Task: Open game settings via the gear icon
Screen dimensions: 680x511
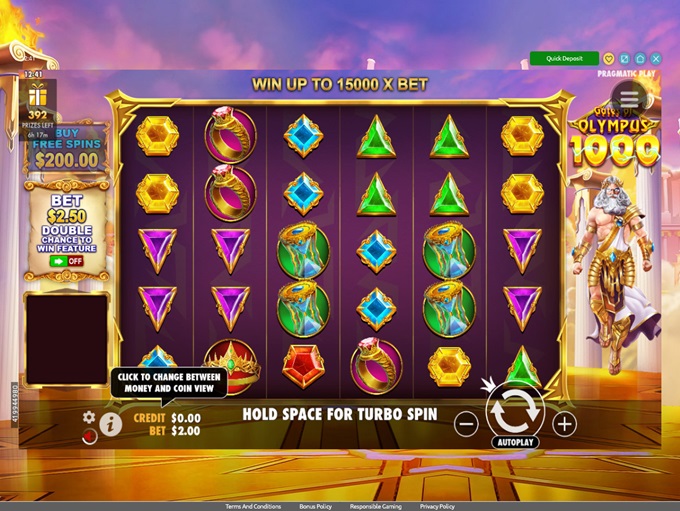Action: point(89,416)
